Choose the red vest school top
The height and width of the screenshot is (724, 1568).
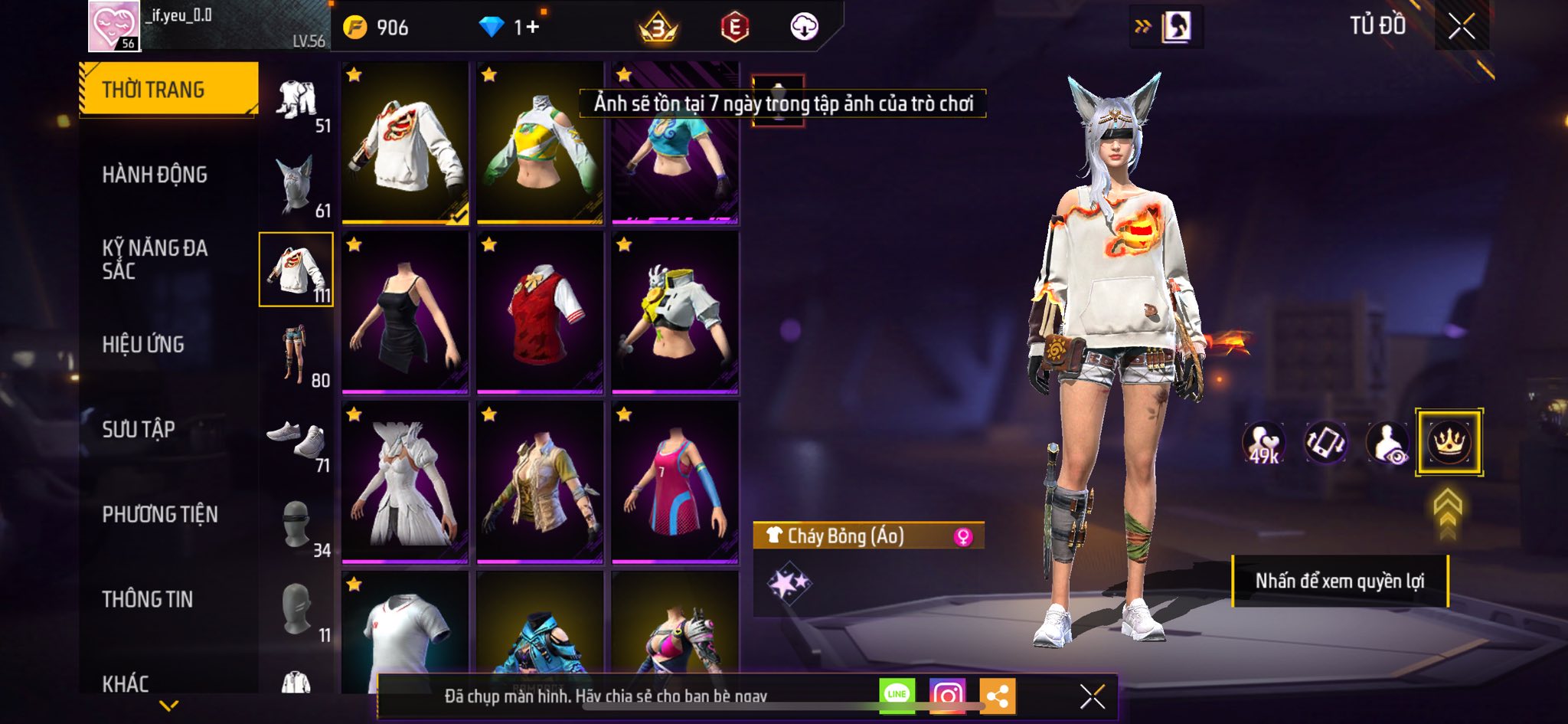point(540,313)
